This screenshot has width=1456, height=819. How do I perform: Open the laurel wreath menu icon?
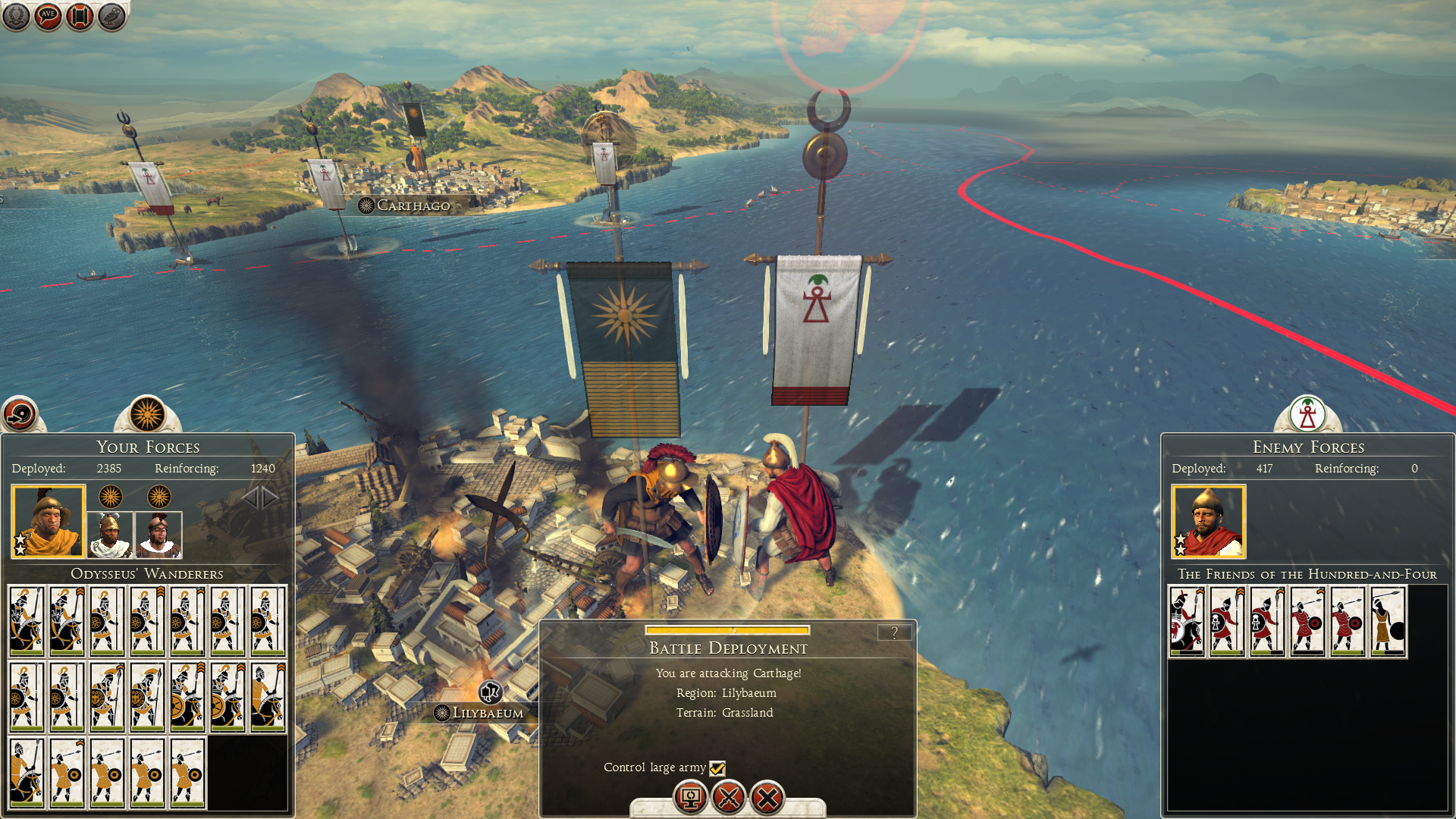16,16
